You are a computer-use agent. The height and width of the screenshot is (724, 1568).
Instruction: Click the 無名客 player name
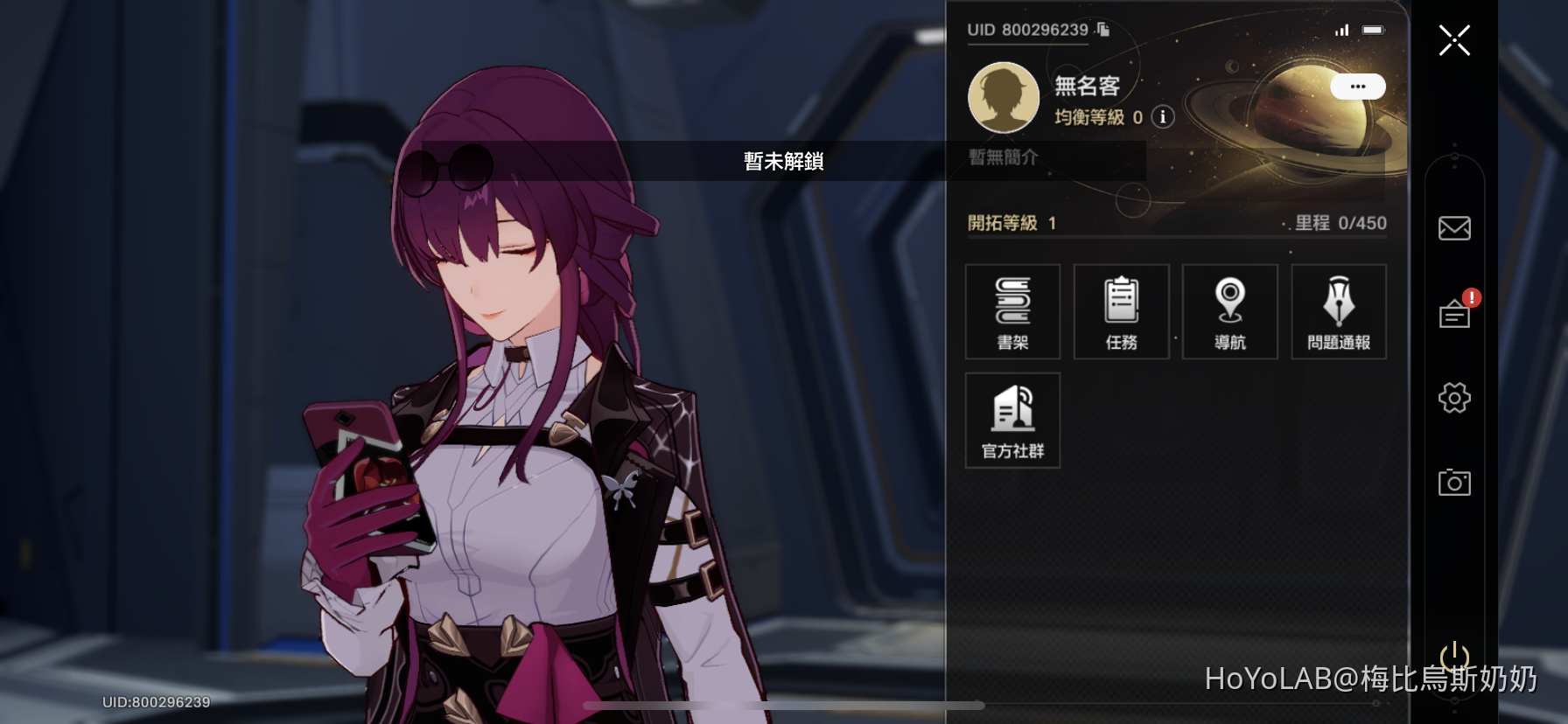pos(1089,85)
